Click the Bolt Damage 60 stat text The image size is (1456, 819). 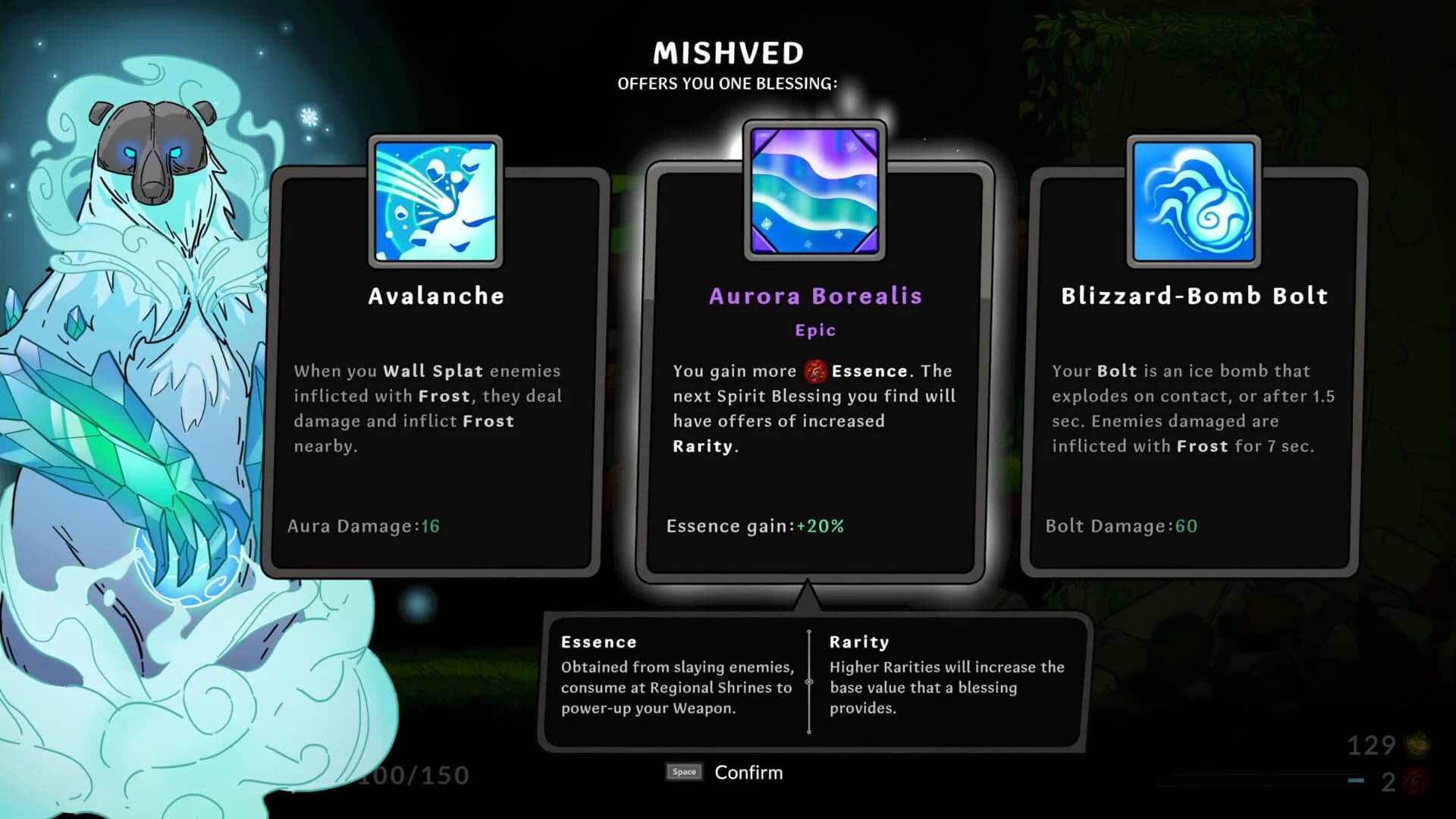(1121, 526)
